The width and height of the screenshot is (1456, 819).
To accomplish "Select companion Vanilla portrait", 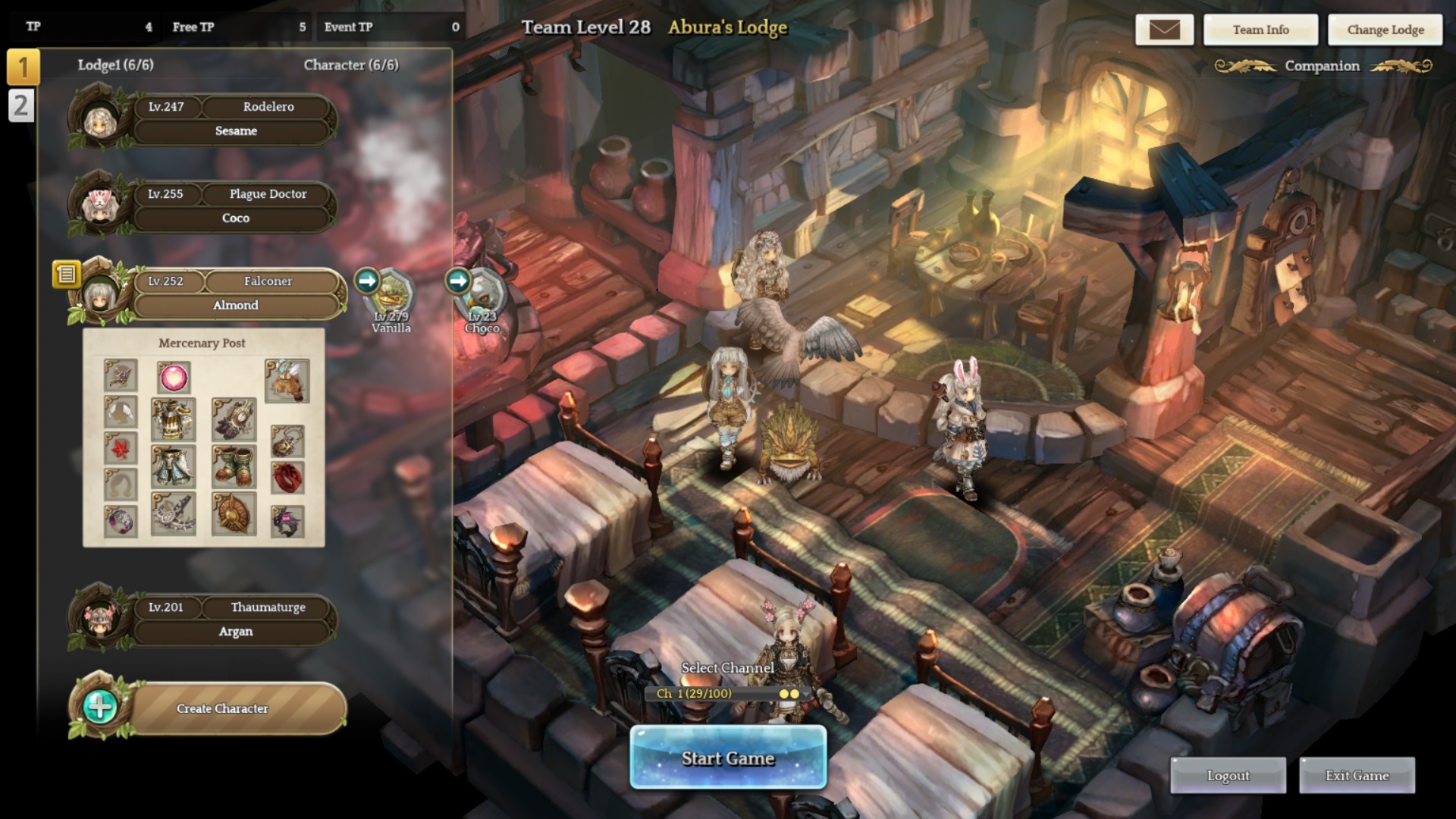I will (392, 294).
